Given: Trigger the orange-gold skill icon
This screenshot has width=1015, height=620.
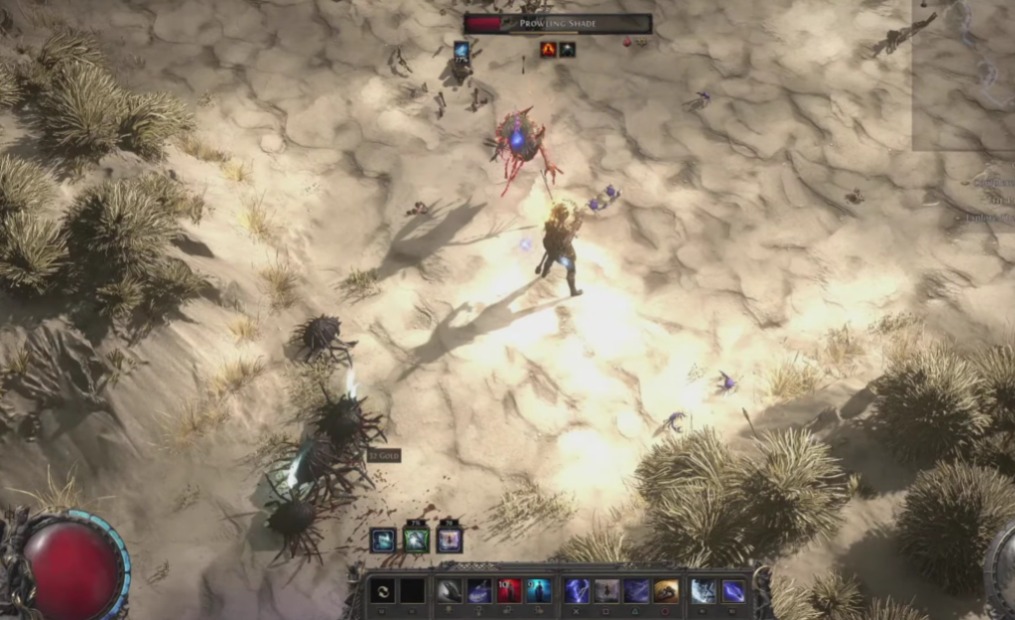Looking at the screenshot, I should [x=666, y=591].
